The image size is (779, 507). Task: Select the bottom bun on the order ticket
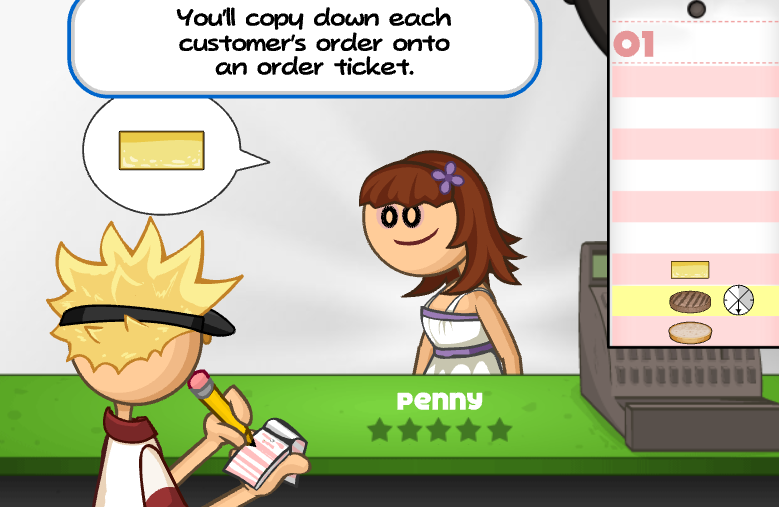coord(690,332)
